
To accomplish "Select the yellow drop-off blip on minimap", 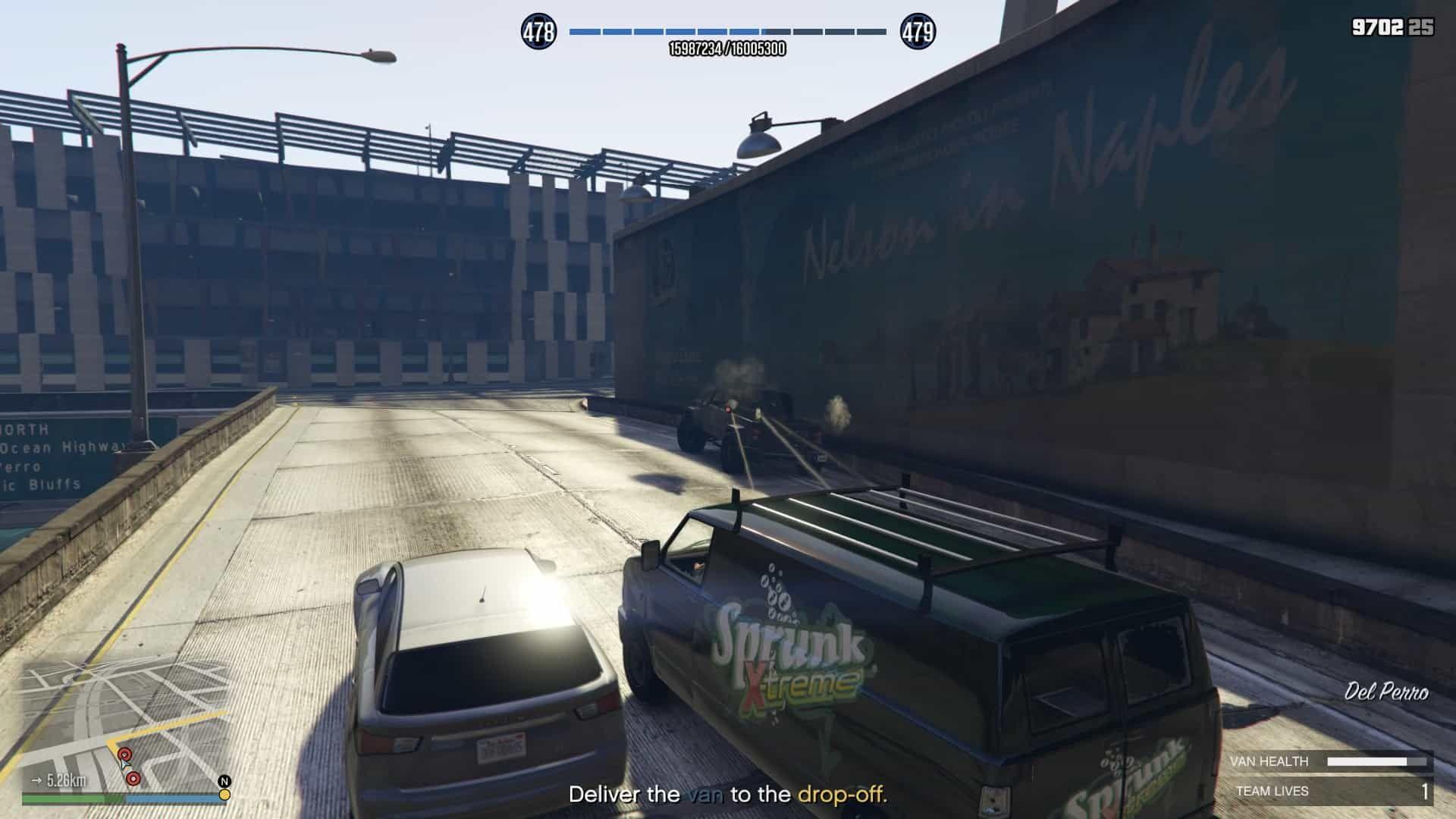I will [x=224, y=795].
